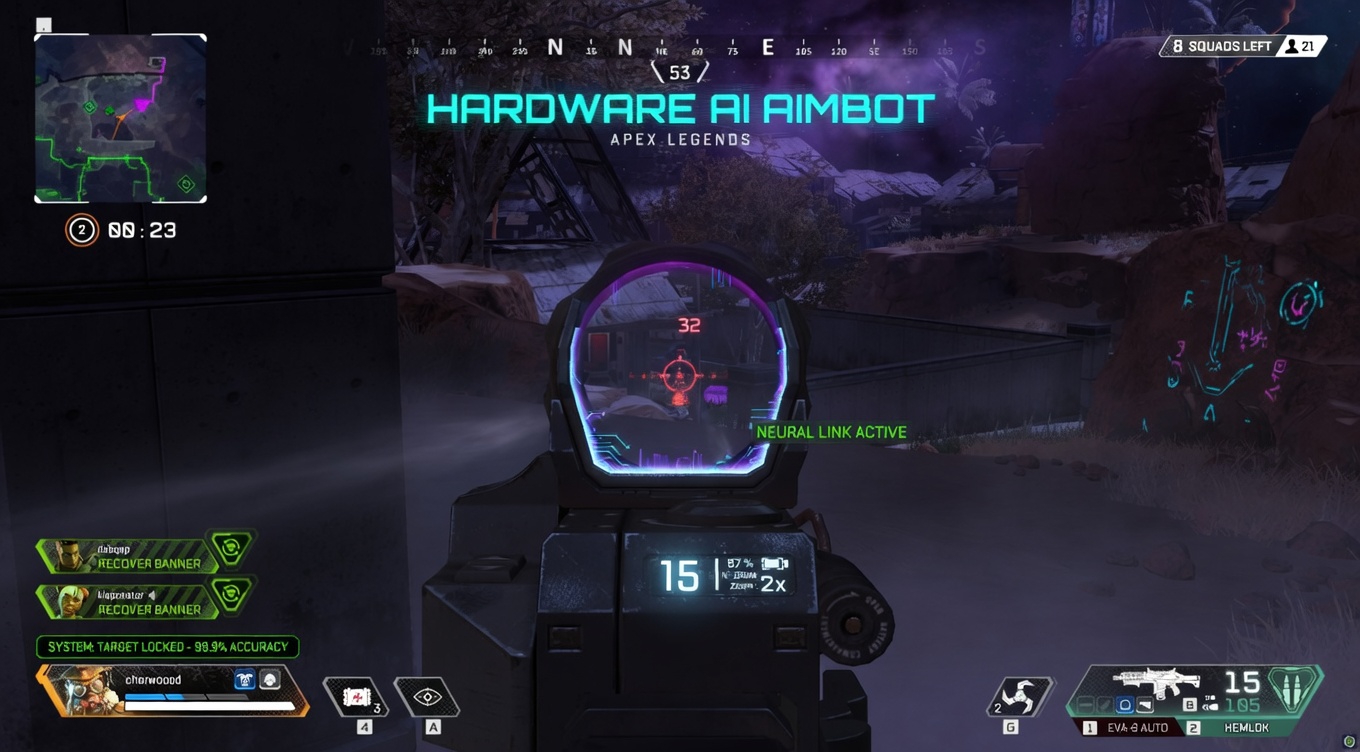The height and width of the screenshot is (752, 1360).
Task: Click the ring round countdown icon
Action: click(81, 230)
